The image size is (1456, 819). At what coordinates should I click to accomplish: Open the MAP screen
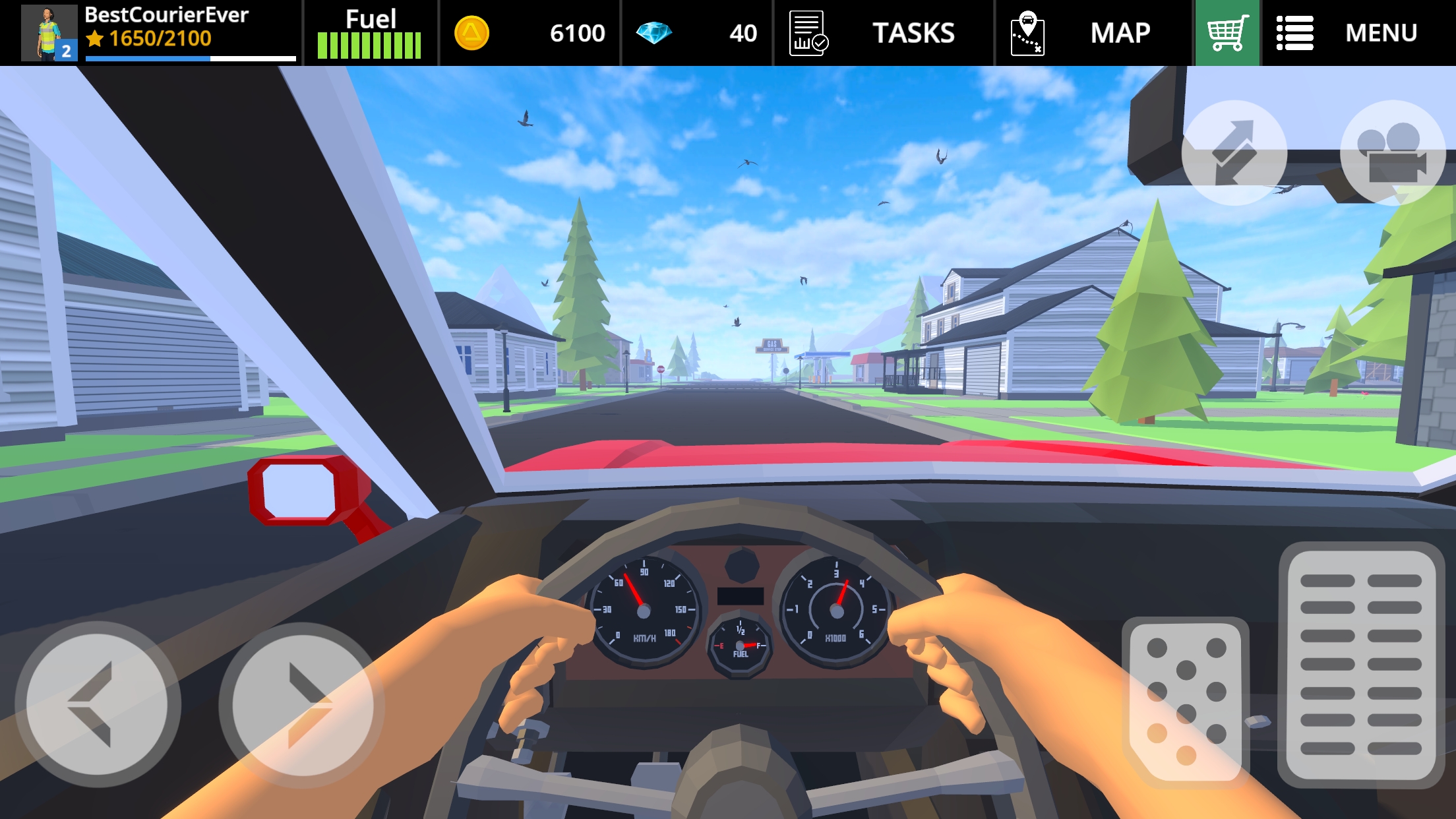click(x=1119, y=32)
